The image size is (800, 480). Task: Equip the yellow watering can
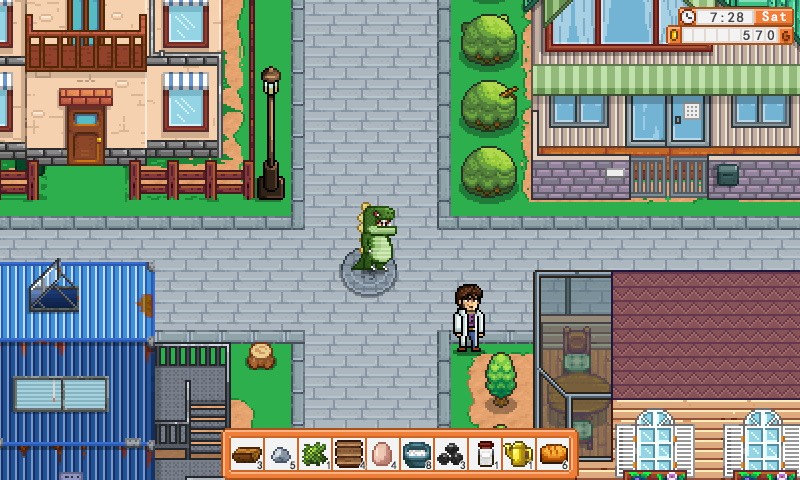[518, 454]
